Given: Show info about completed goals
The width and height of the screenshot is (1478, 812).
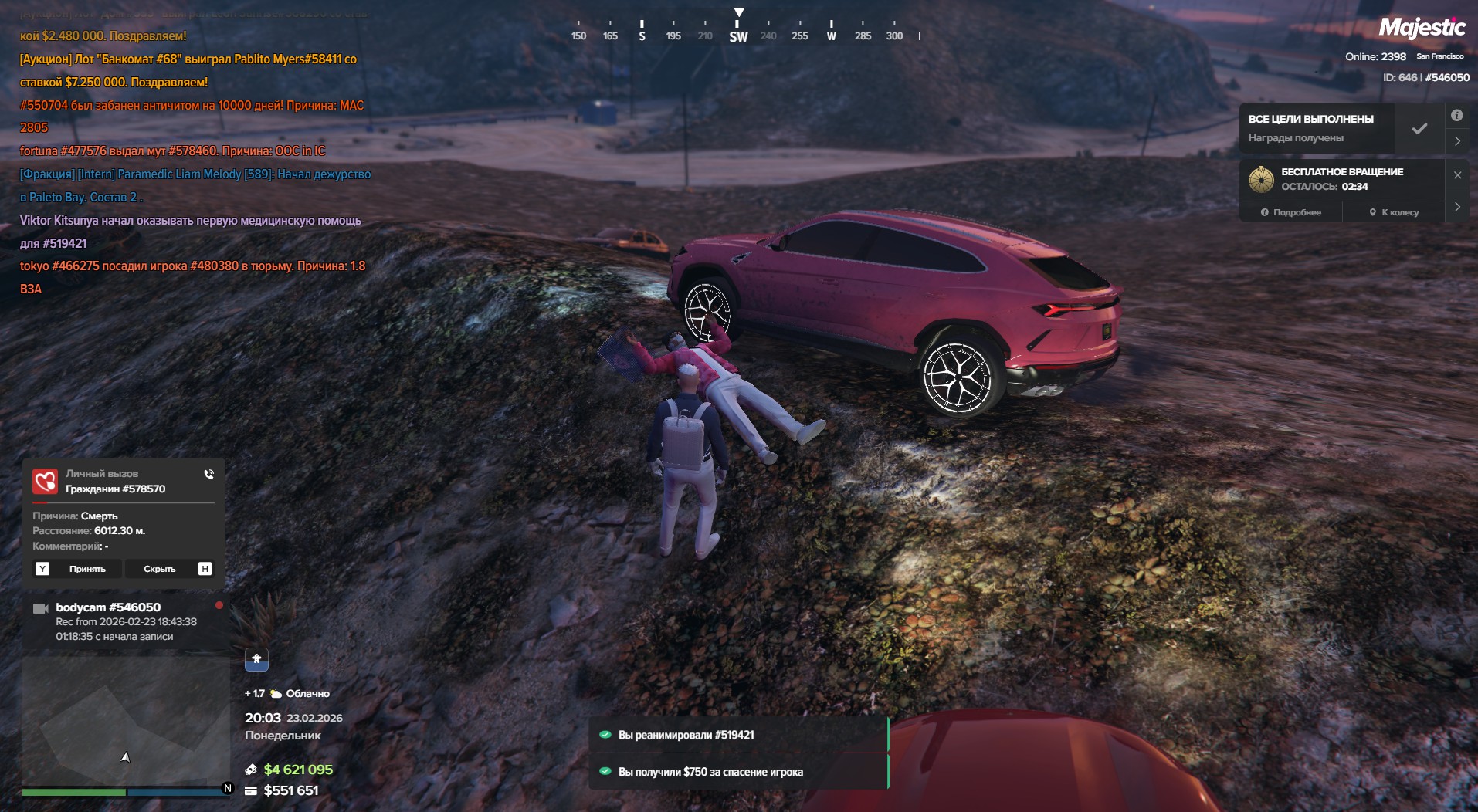Looking at the screenshot, I should (1456, 116).
